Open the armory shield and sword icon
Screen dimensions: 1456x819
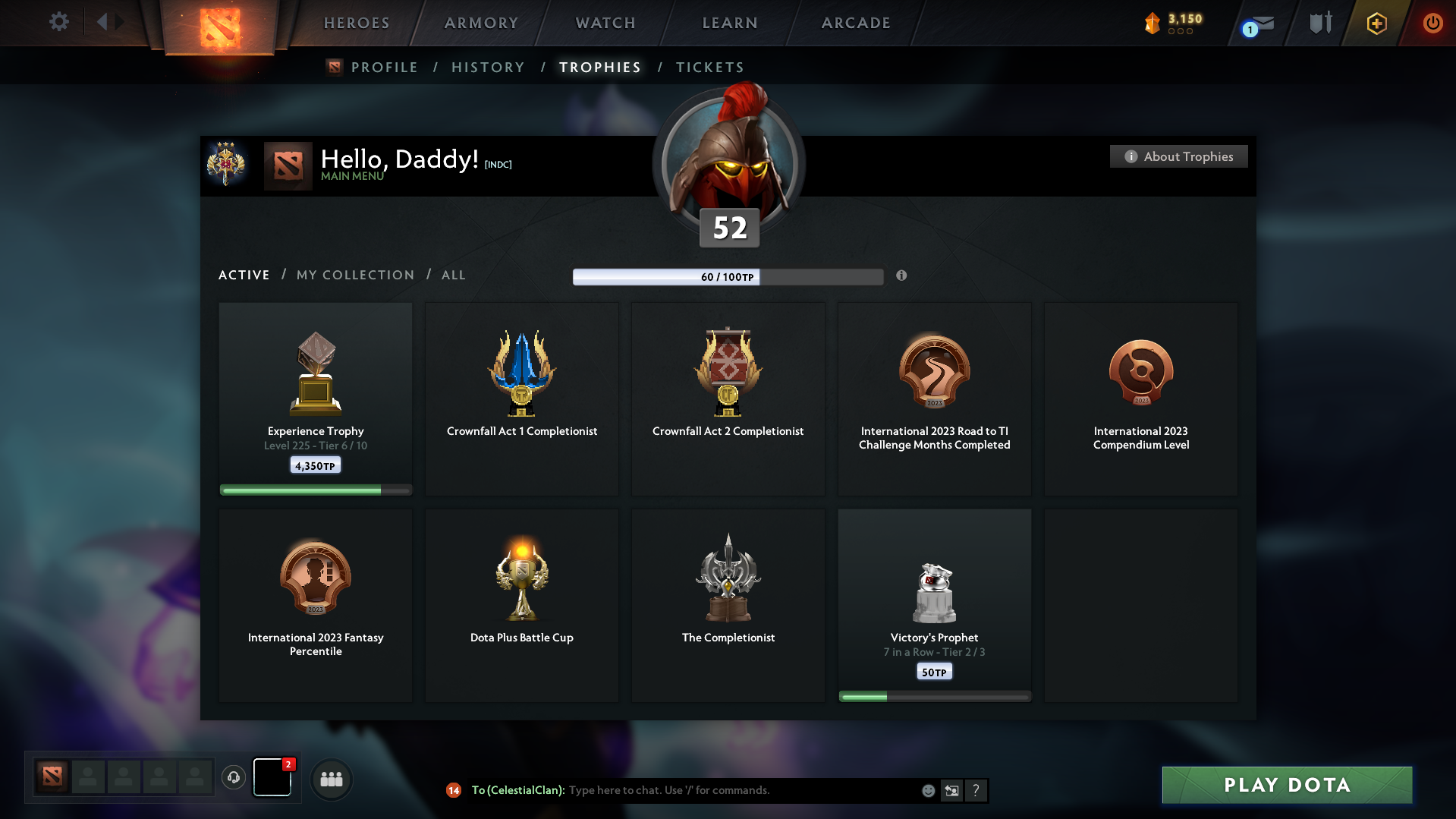1319,22
